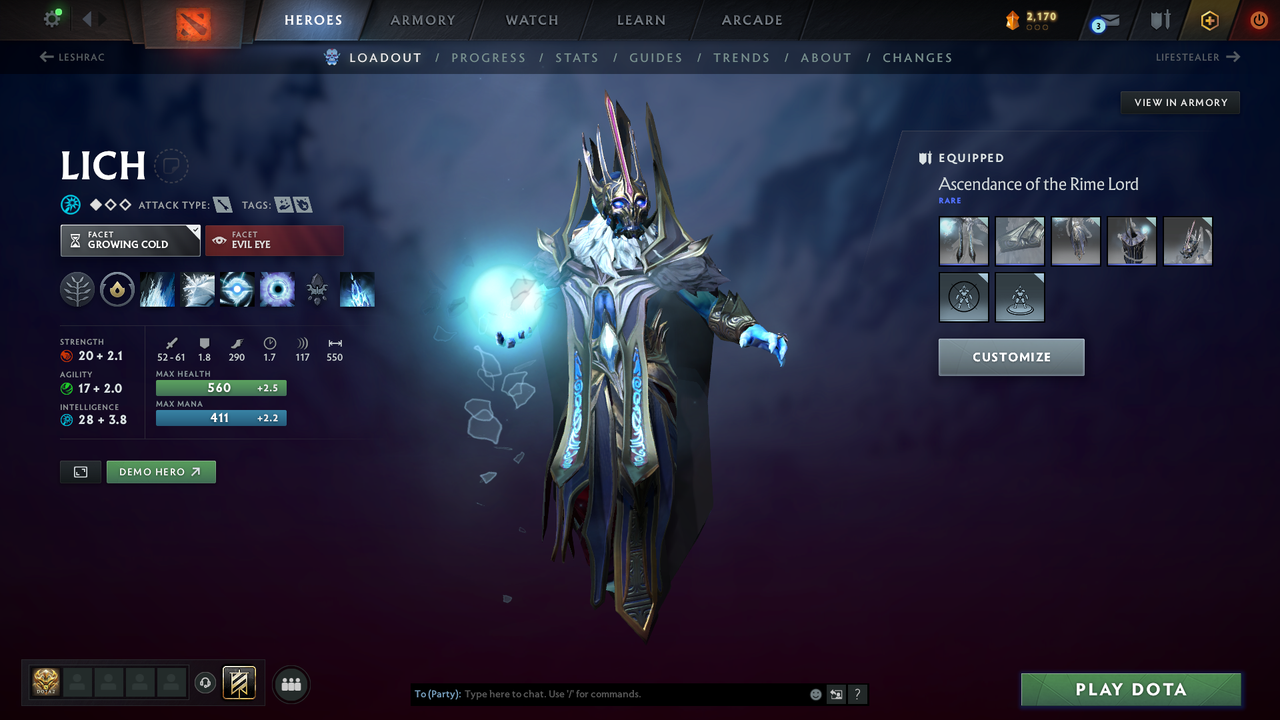The image size is (1280, 720).
Task: Open the ARCADE menu
Action: pyautogui.click(x=751, y=20)
